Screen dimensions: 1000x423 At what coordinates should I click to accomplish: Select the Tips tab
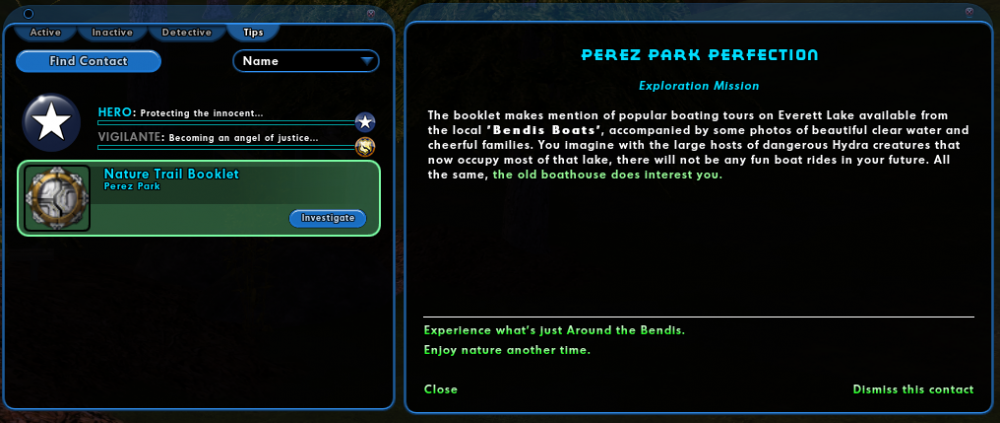pos(253,32)
